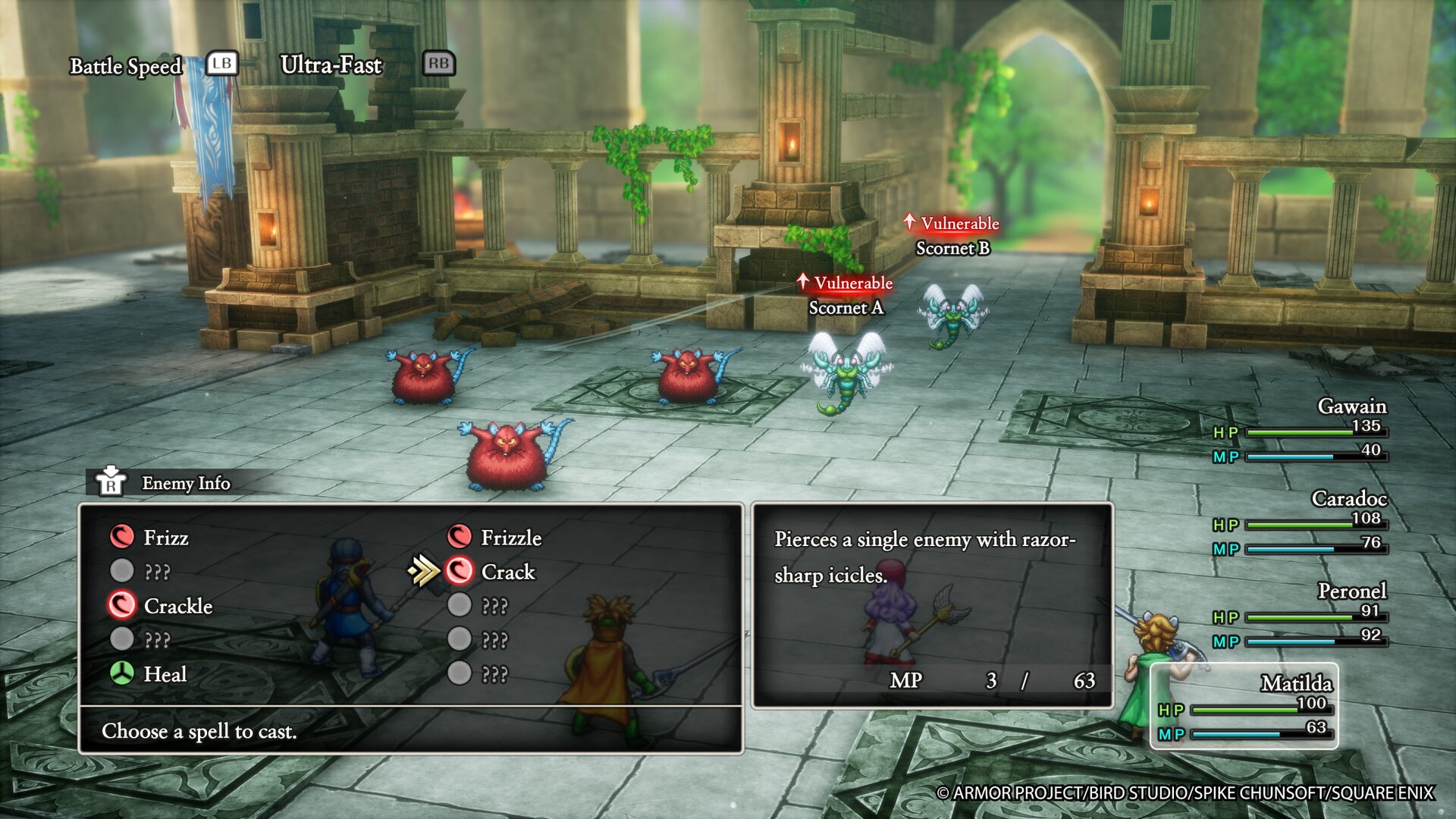Toggle the Vulnerable indicator above Scornet A
Viewport: 1456px width, 819px height.
844,283
